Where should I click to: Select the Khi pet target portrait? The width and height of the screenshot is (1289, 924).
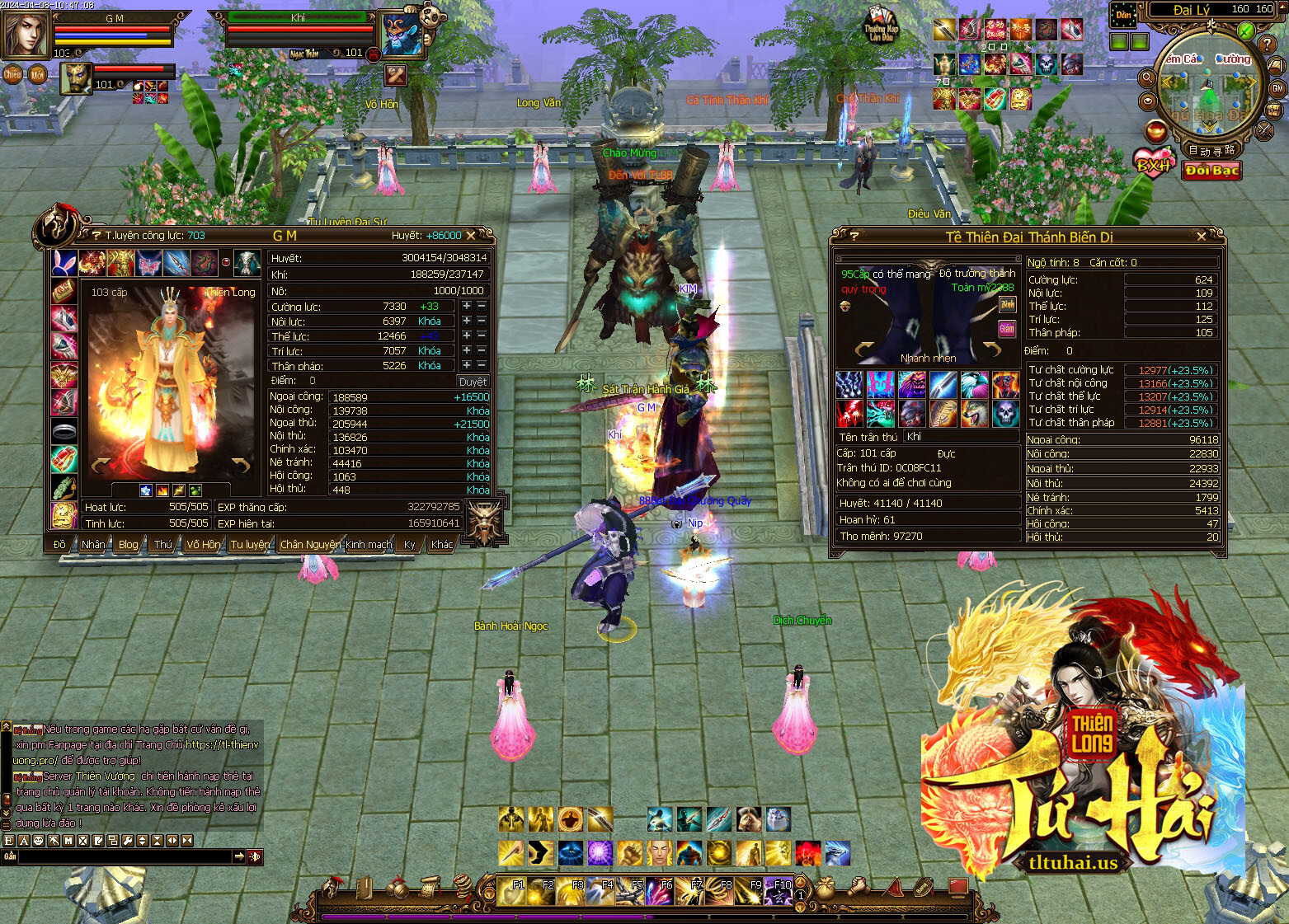point(402,34)
